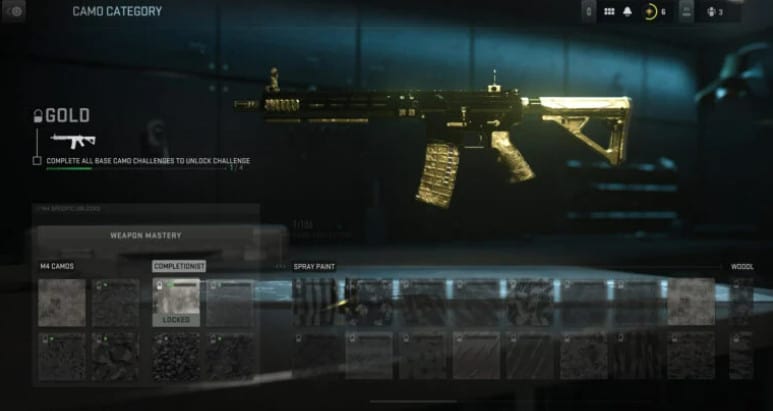Switch to the Woodland camo category

coord(741,267)
